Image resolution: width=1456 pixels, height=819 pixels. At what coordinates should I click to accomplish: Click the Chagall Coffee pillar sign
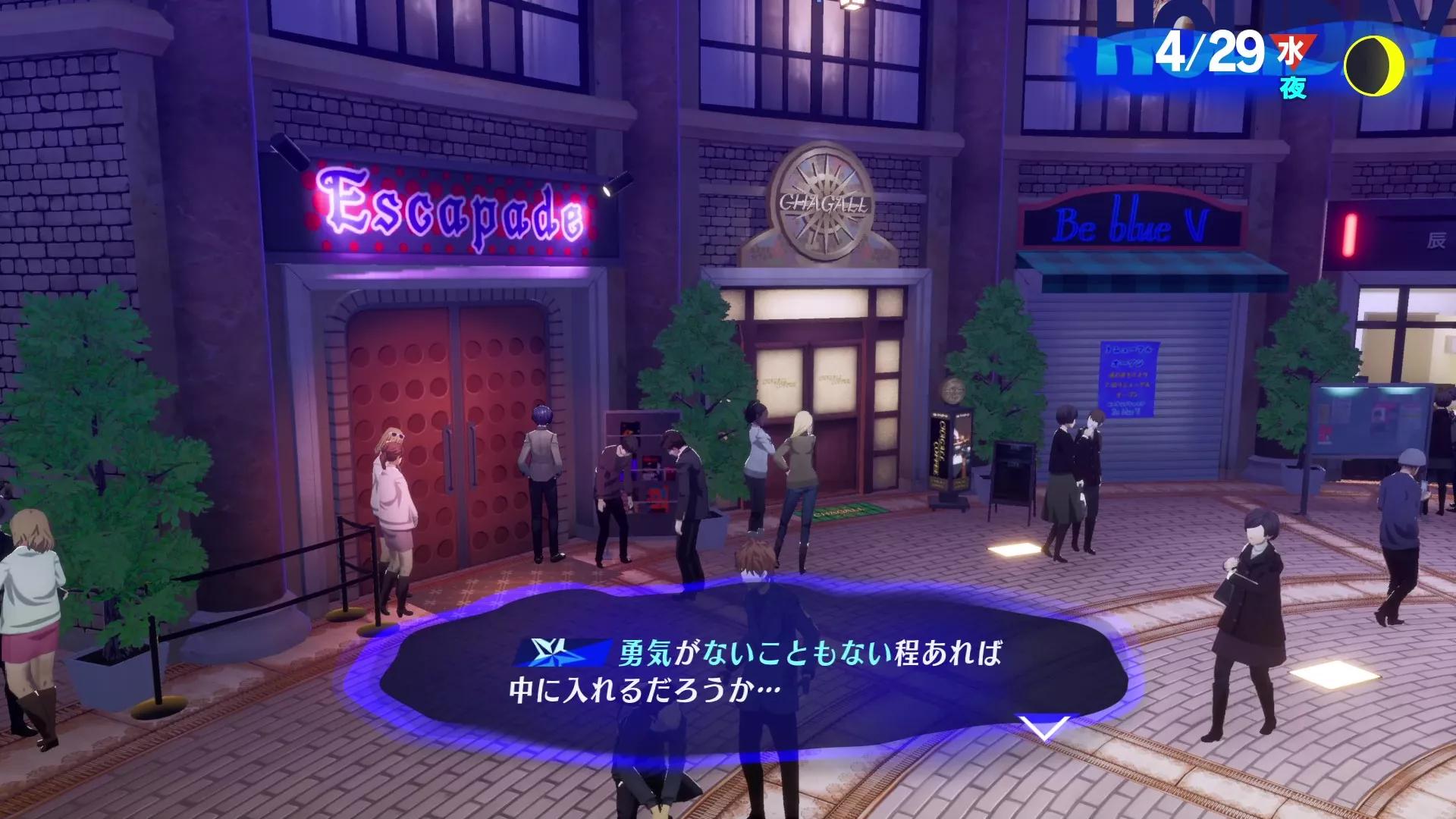pyautogui.click(x=950, y=447)
